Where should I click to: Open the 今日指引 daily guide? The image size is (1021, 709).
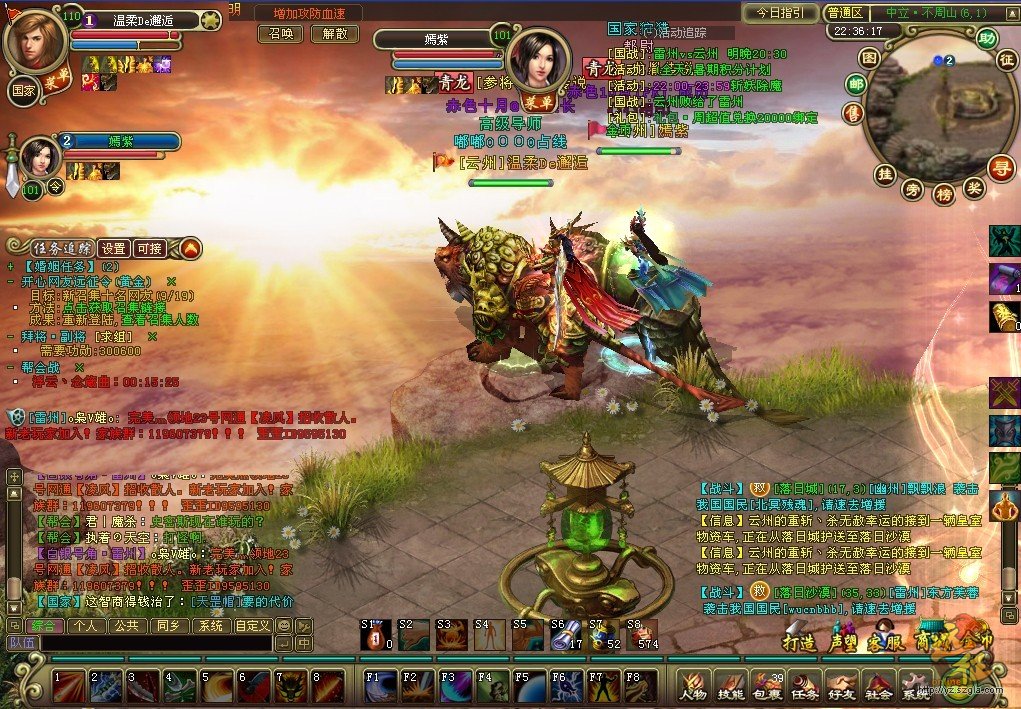click(x=780, y=13)
